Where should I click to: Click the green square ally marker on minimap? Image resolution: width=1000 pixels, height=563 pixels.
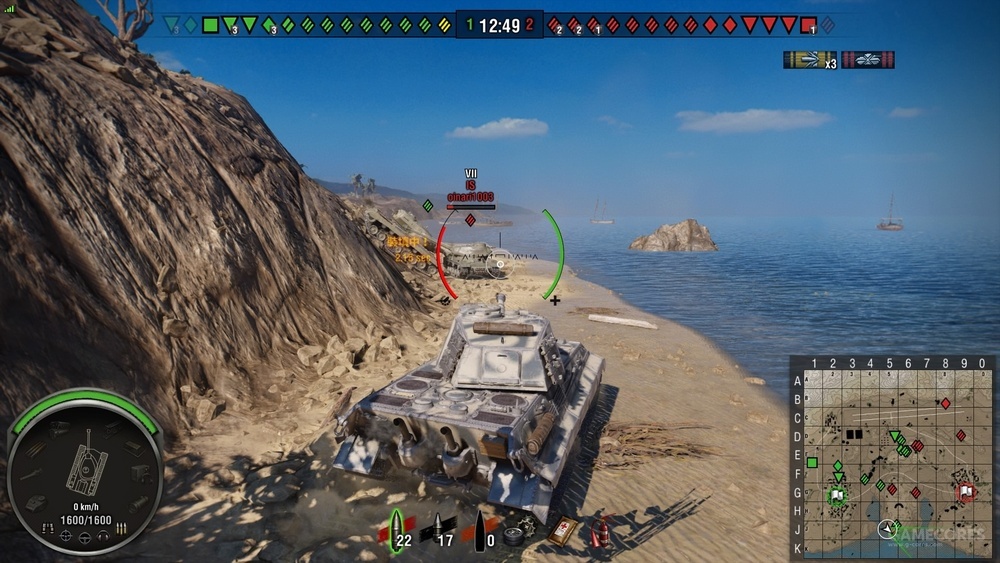(812, 463)
